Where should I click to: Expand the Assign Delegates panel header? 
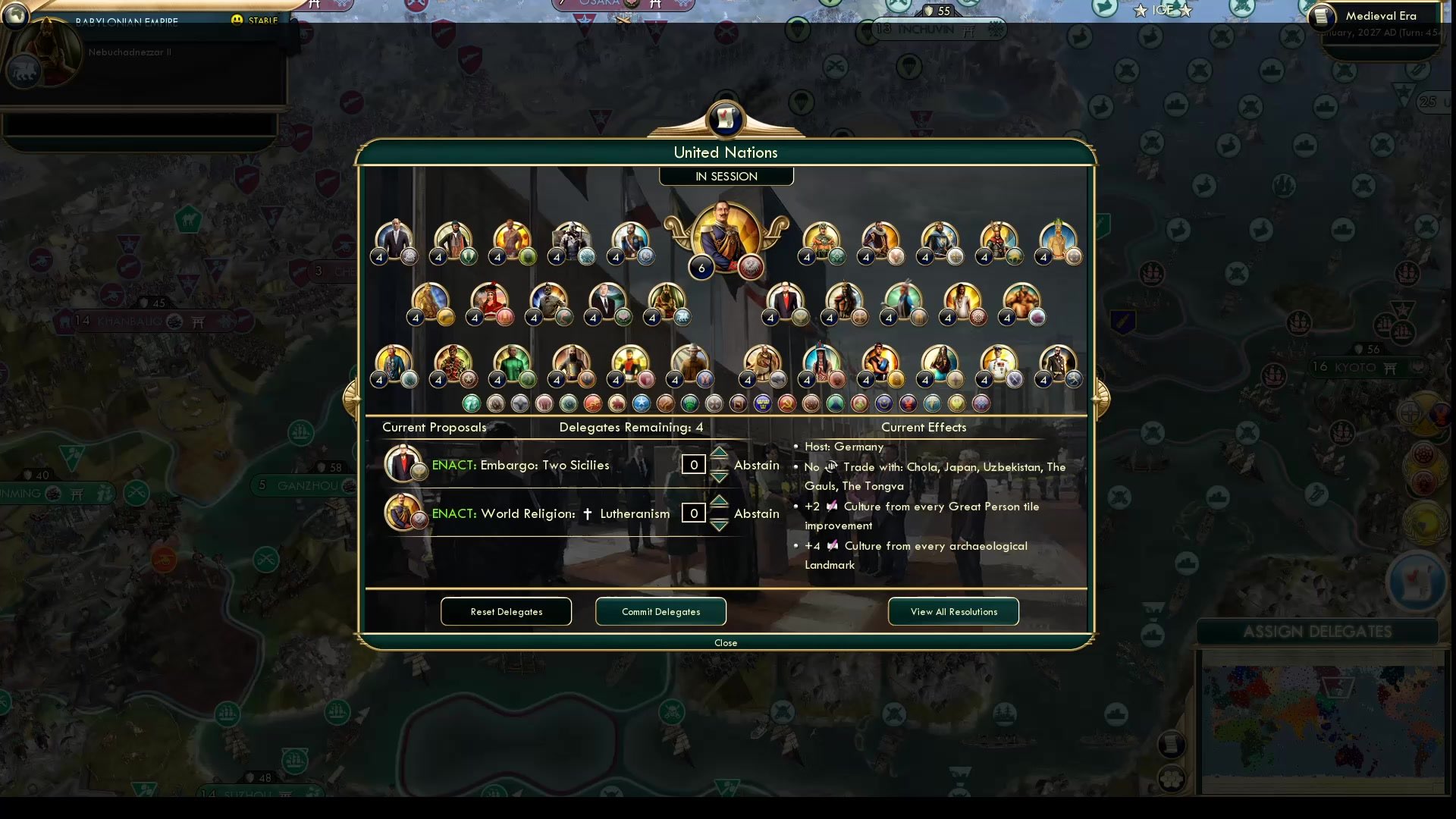[1319, 631]
